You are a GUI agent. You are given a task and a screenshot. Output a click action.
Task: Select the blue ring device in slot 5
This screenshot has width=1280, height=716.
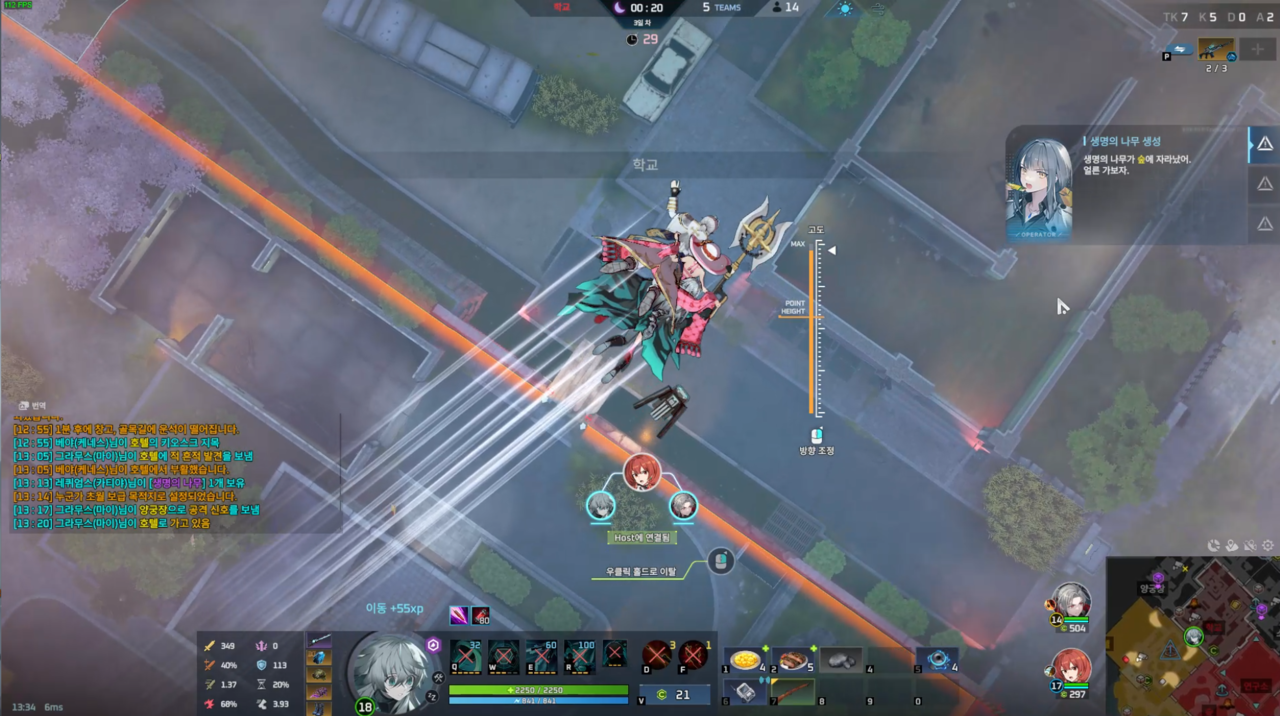[937, 660]
